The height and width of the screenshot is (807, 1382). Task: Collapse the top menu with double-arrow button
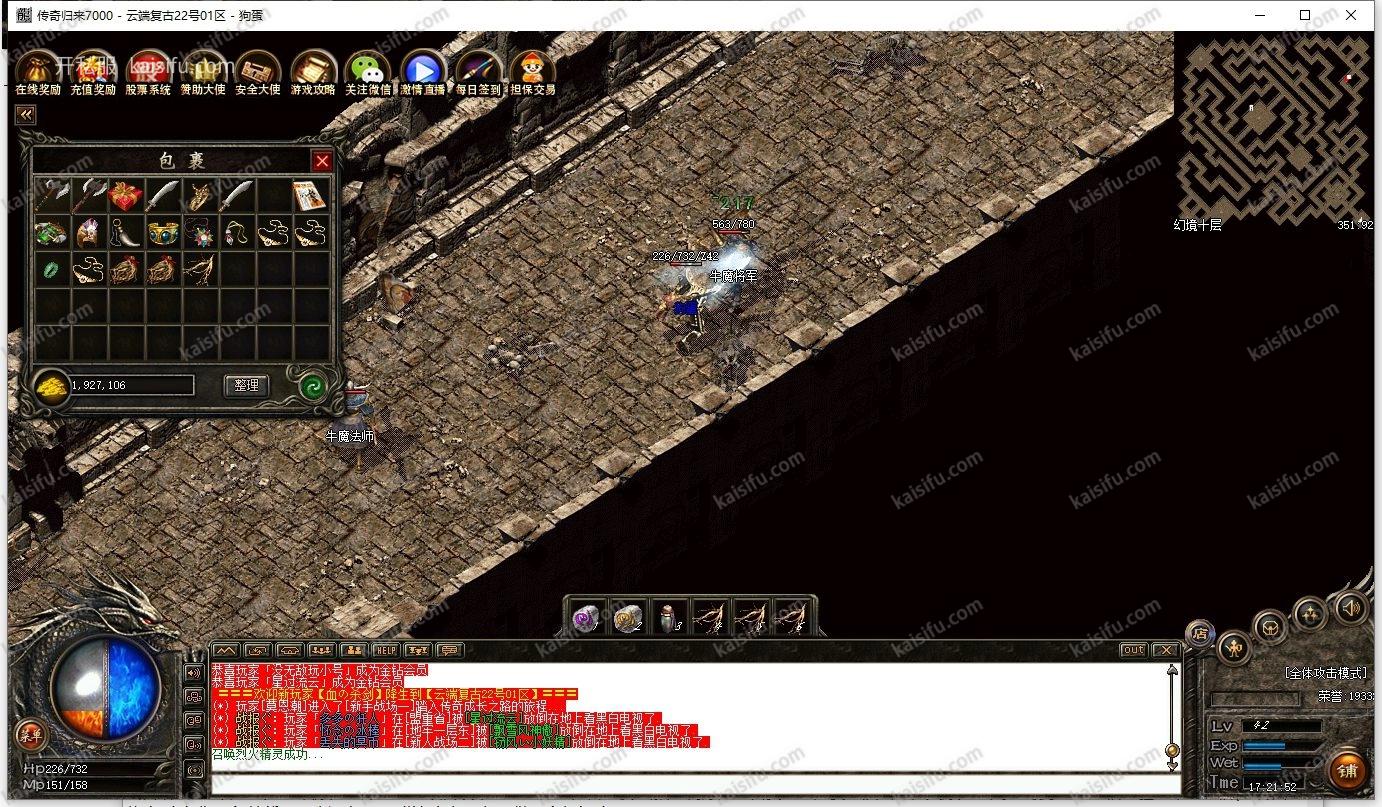coord(25,115)
